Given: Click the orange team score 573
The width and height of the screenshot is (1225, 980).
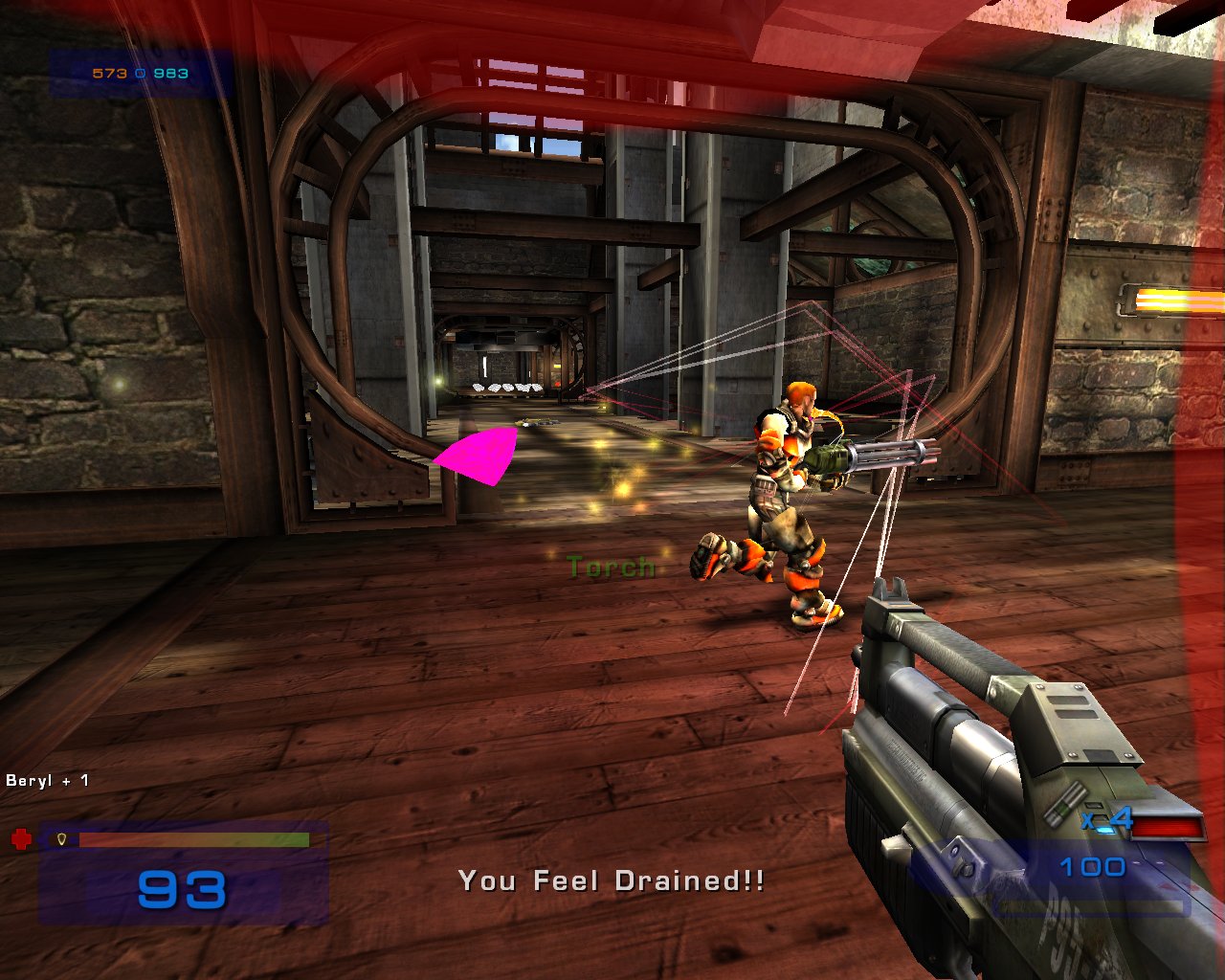Looking at the screenshot, I should point(108,72).
